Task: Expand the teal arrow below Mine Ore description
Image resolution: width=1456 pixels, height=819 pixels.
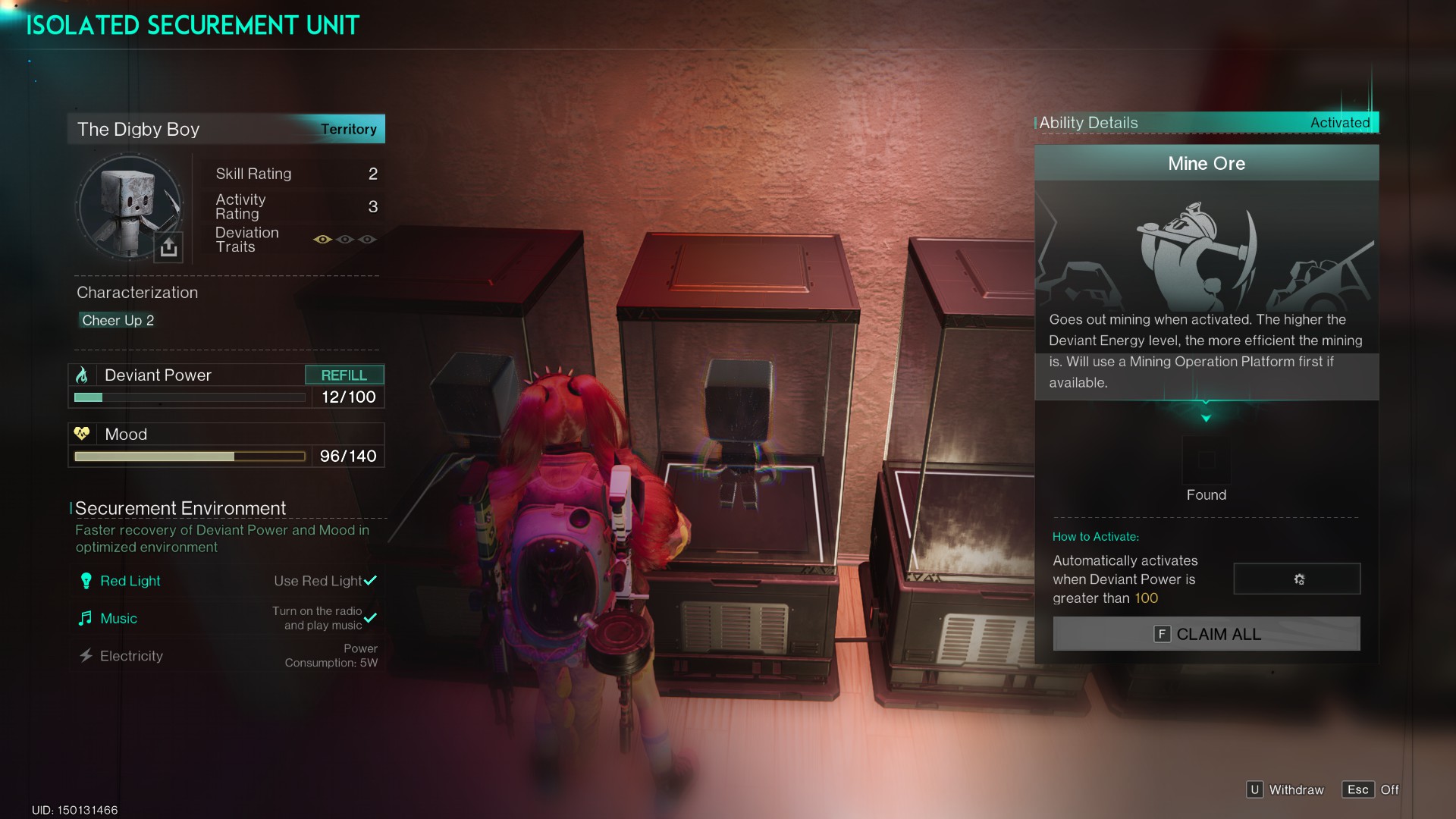Action: point(1206,416)
